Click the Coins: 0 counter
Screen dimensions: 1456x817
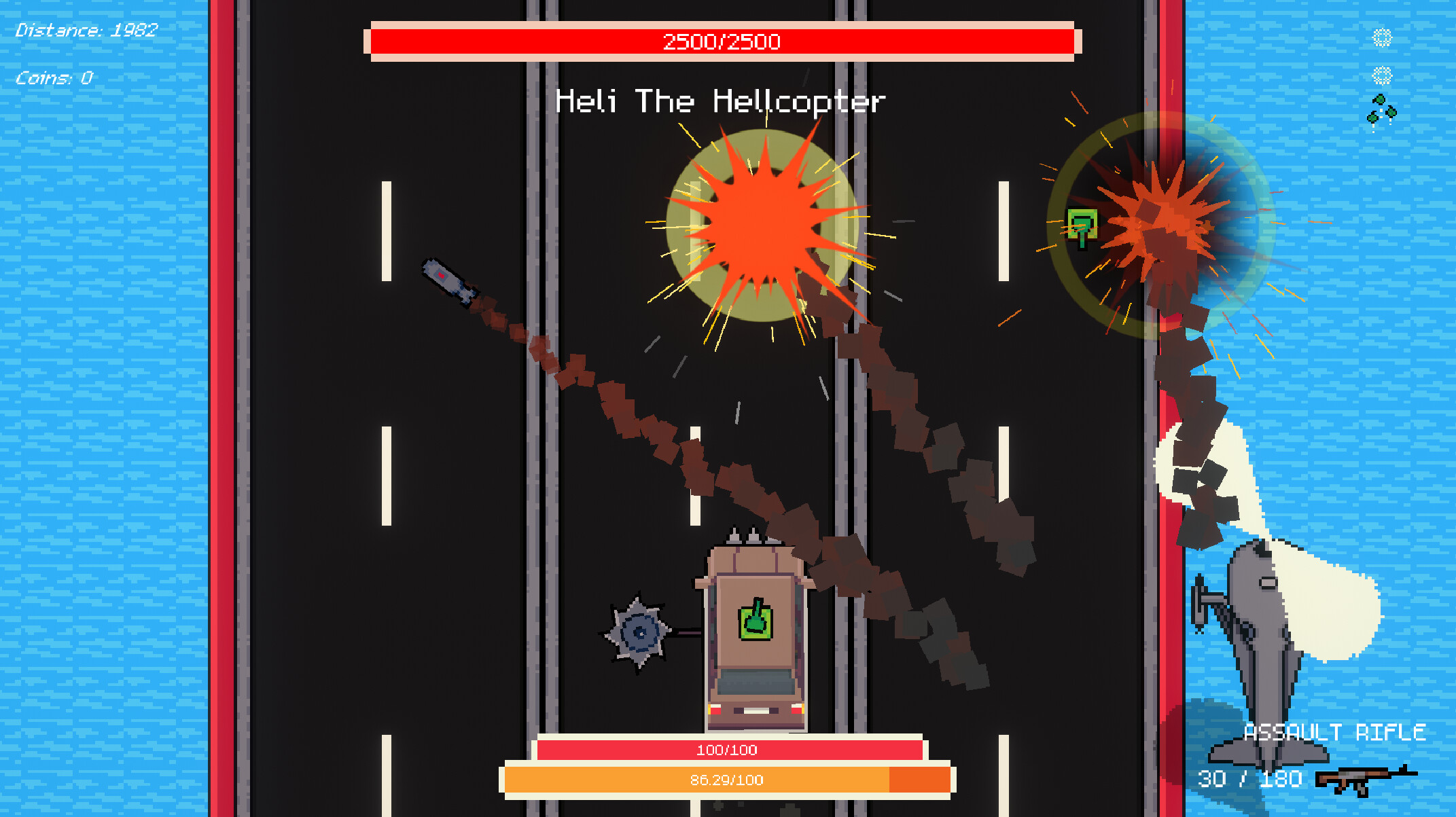pyautogui.click(x=52, y=77)
